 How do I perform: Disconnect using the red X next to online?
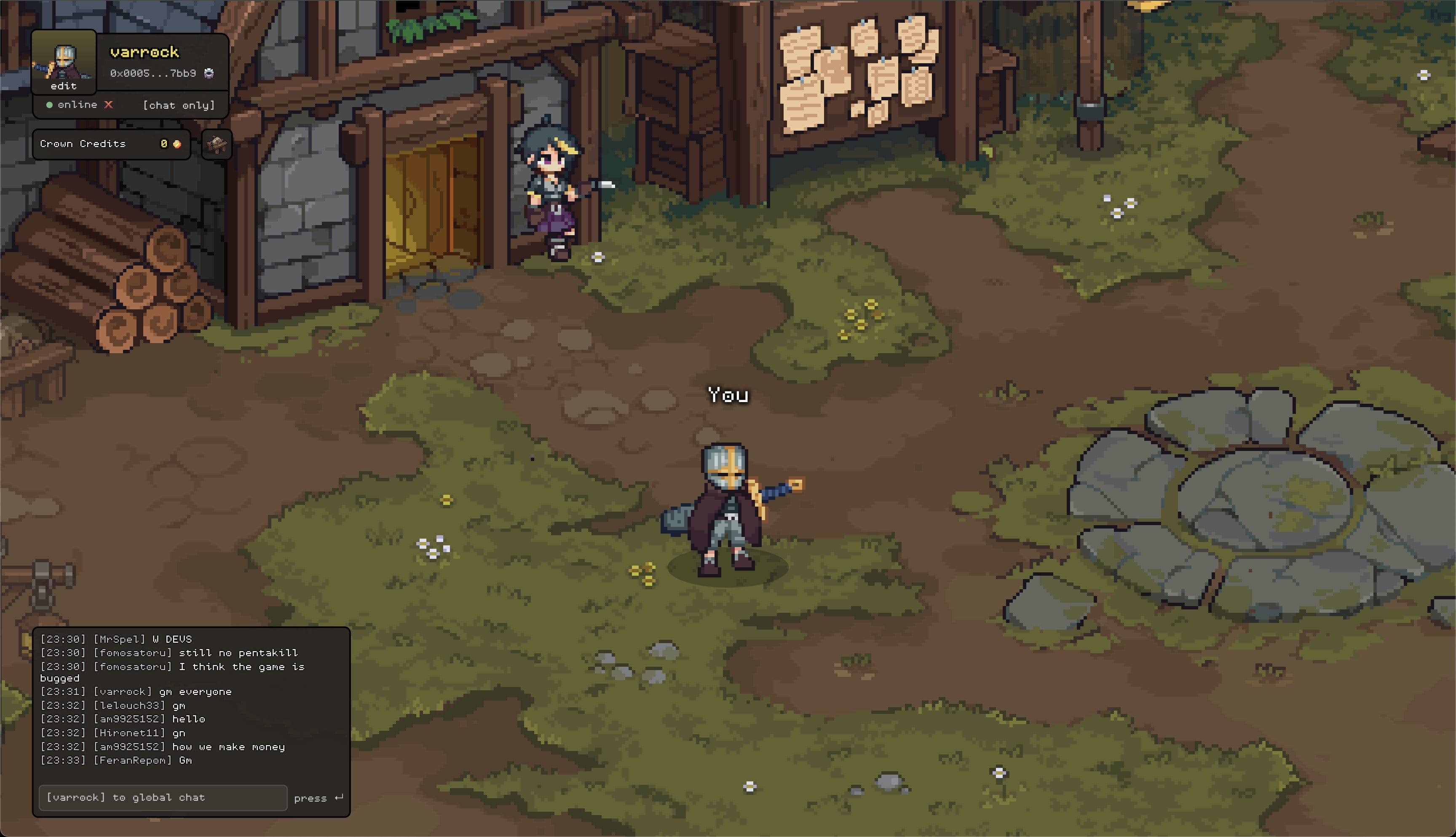coord(109,105)
